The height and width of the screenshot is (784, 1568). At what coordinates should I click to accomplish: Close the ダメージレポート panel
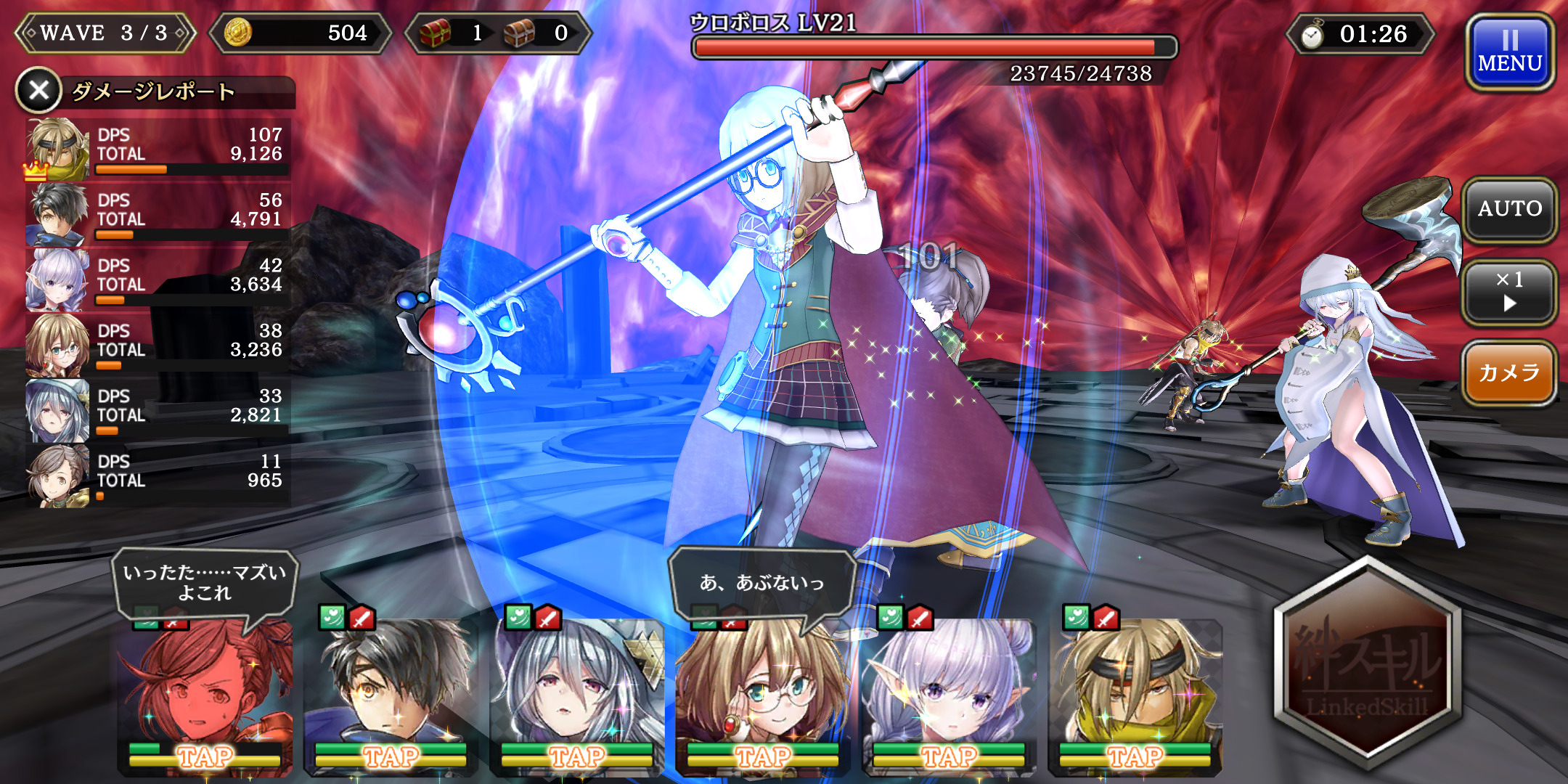[39, 91]
